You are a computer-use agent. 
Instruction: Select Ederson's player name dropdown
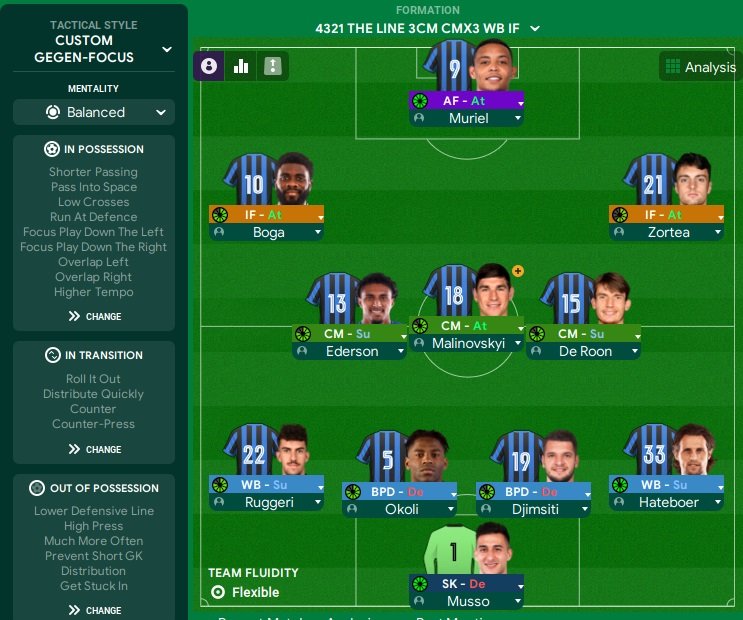[350, 351]
